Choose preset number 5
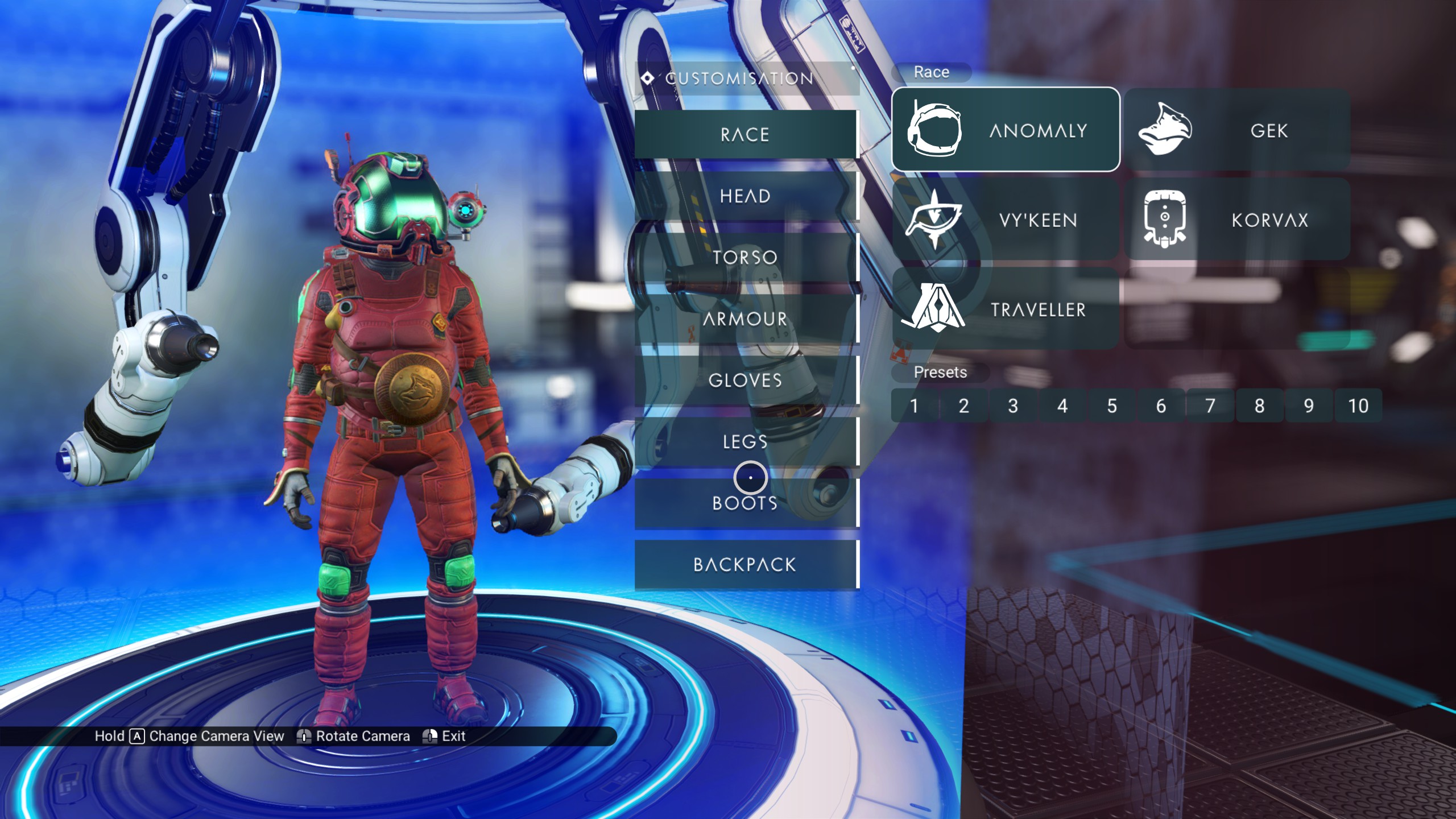1456x819 pixels. pos(1112,406)
